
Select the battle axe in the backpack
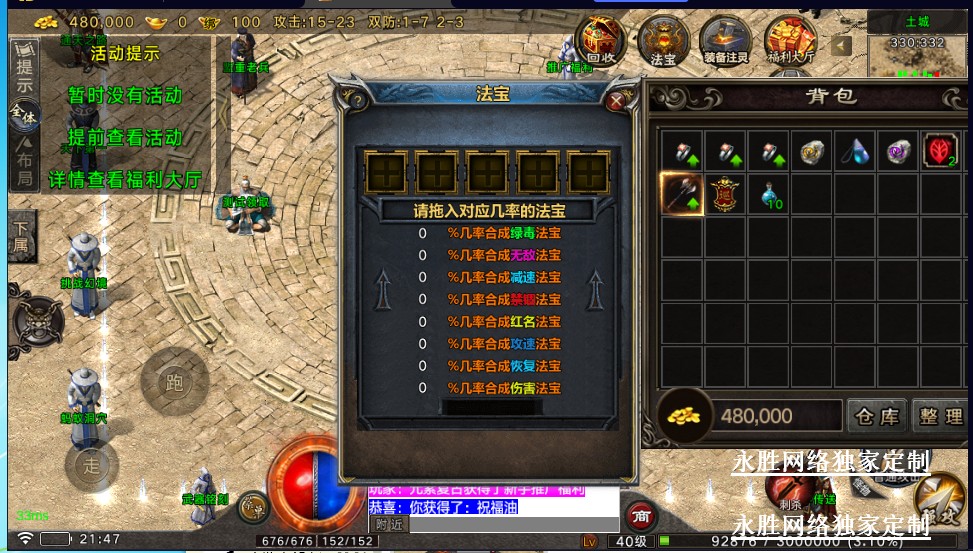coord(681,193)
